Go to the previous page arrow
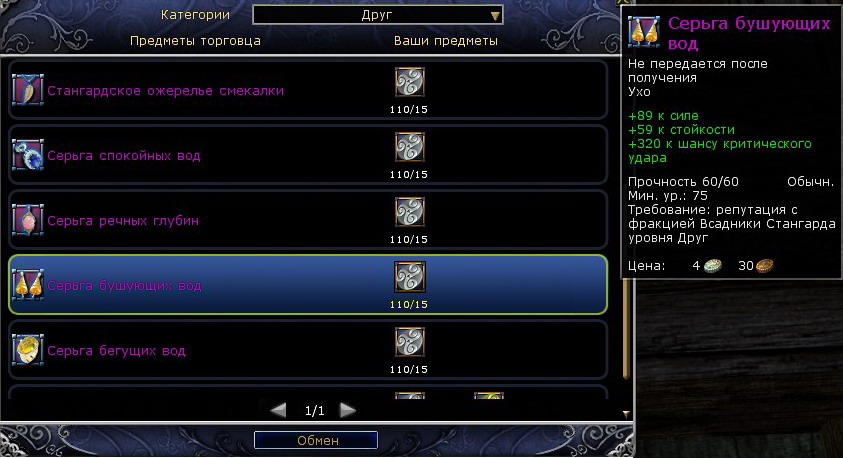Screen dimensions: 843x458 pos(279,410)
